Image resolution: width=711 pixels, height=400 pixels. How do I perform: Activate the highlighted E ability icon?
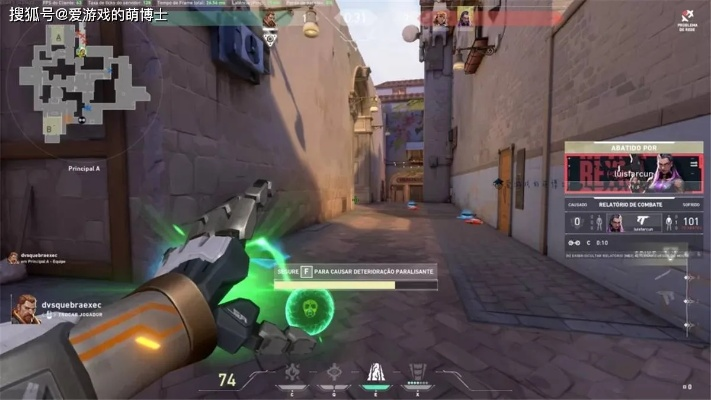(376, 375)
